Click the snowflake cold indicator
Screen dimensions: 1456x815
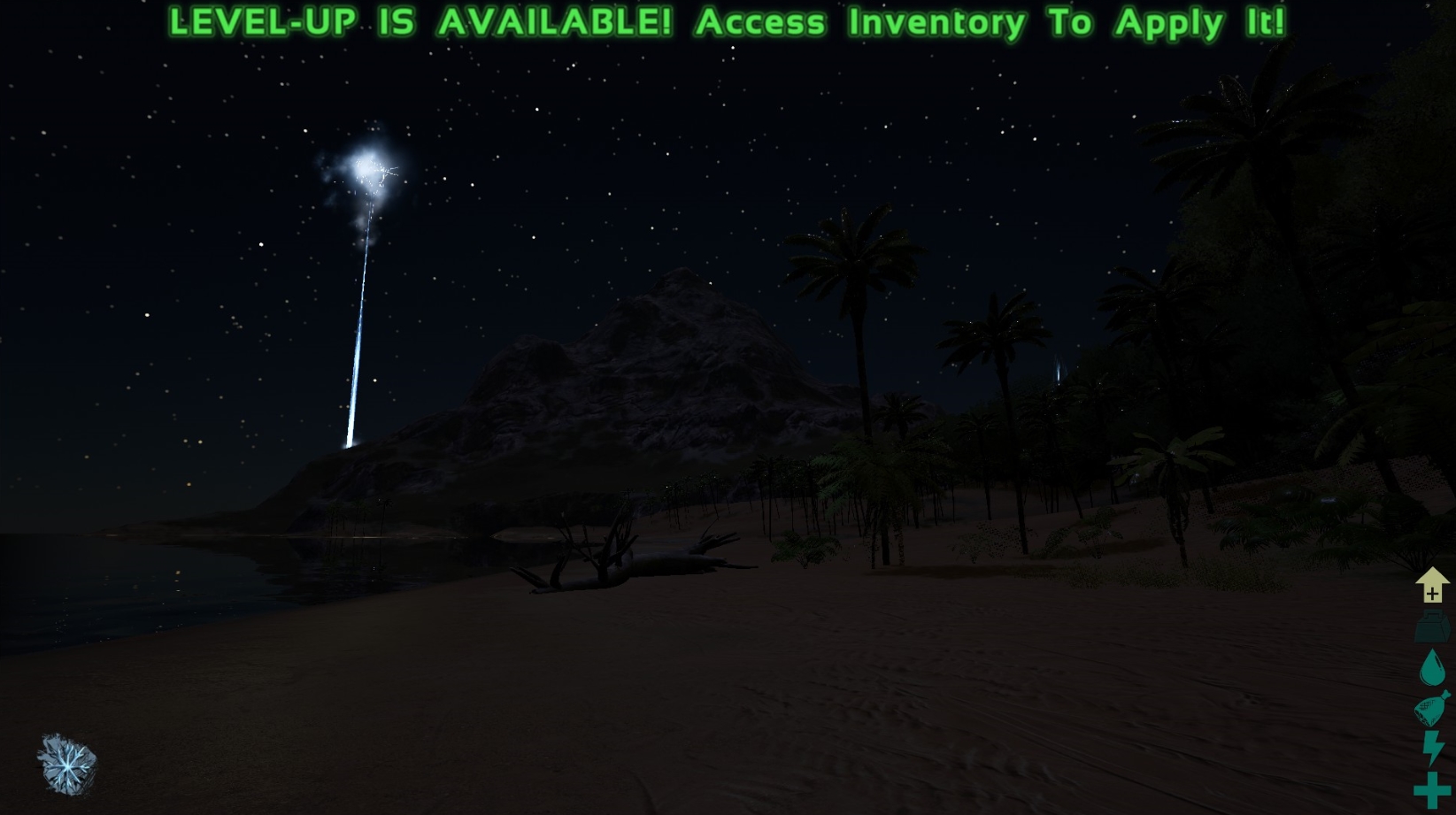tap(66, 763)
